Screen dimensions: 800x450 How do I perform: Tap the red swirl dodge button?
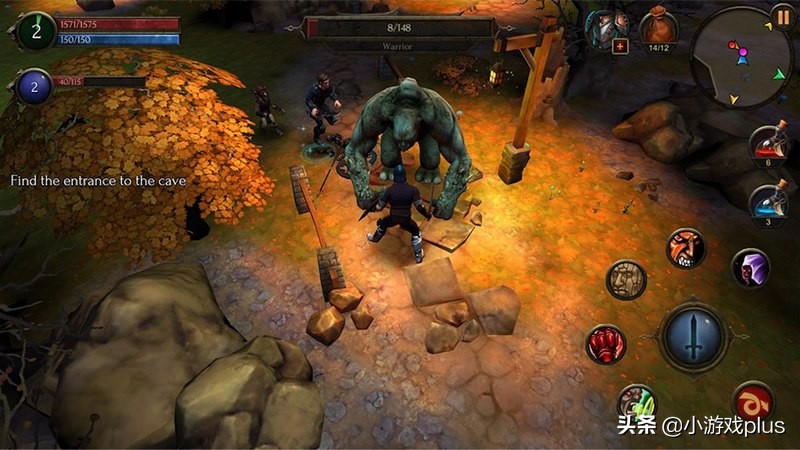point(753,402)
